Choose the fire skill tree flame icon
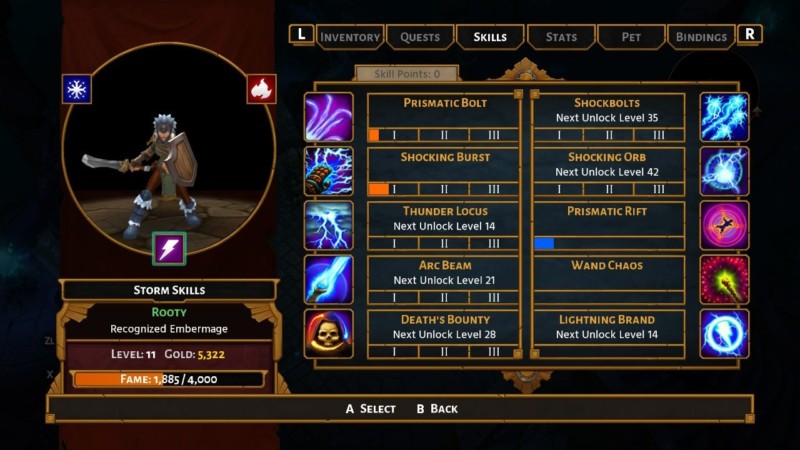This screenshot has height=450, width=800. [x=261, y=89]
